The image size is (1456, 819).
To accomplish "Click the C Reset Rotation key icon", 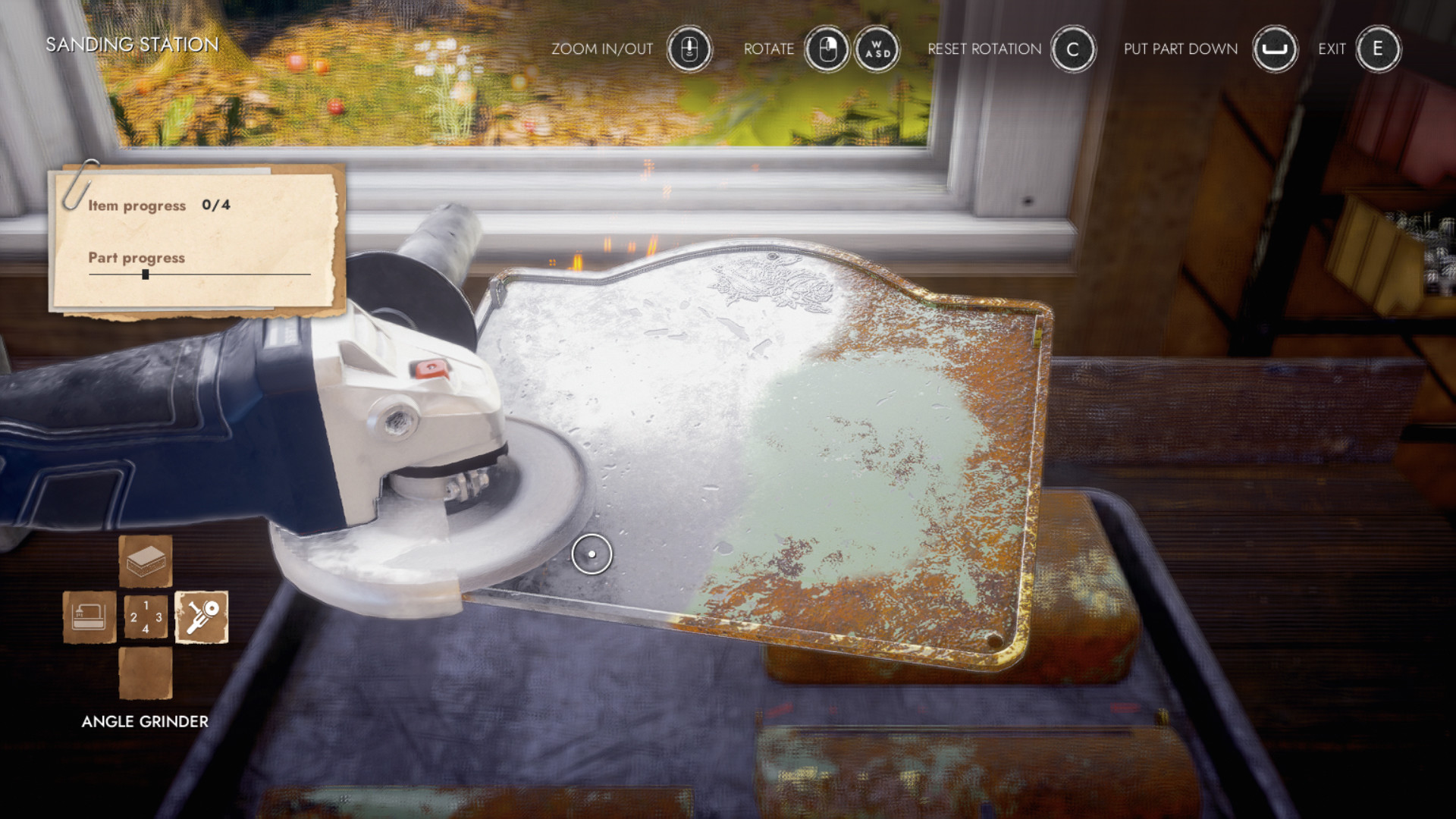I will 1073,49.
